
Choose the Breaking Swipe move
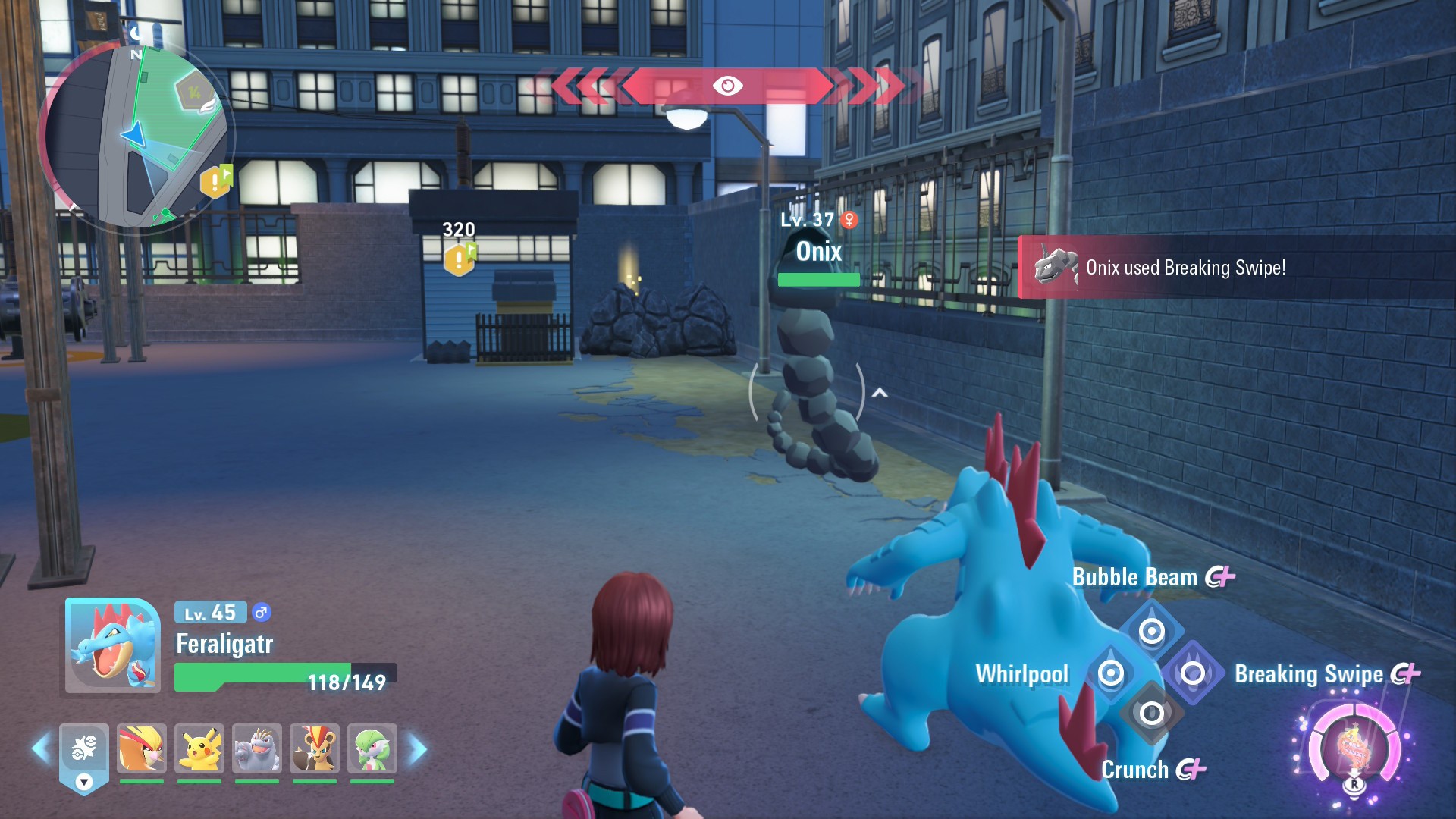(1193, 673)
